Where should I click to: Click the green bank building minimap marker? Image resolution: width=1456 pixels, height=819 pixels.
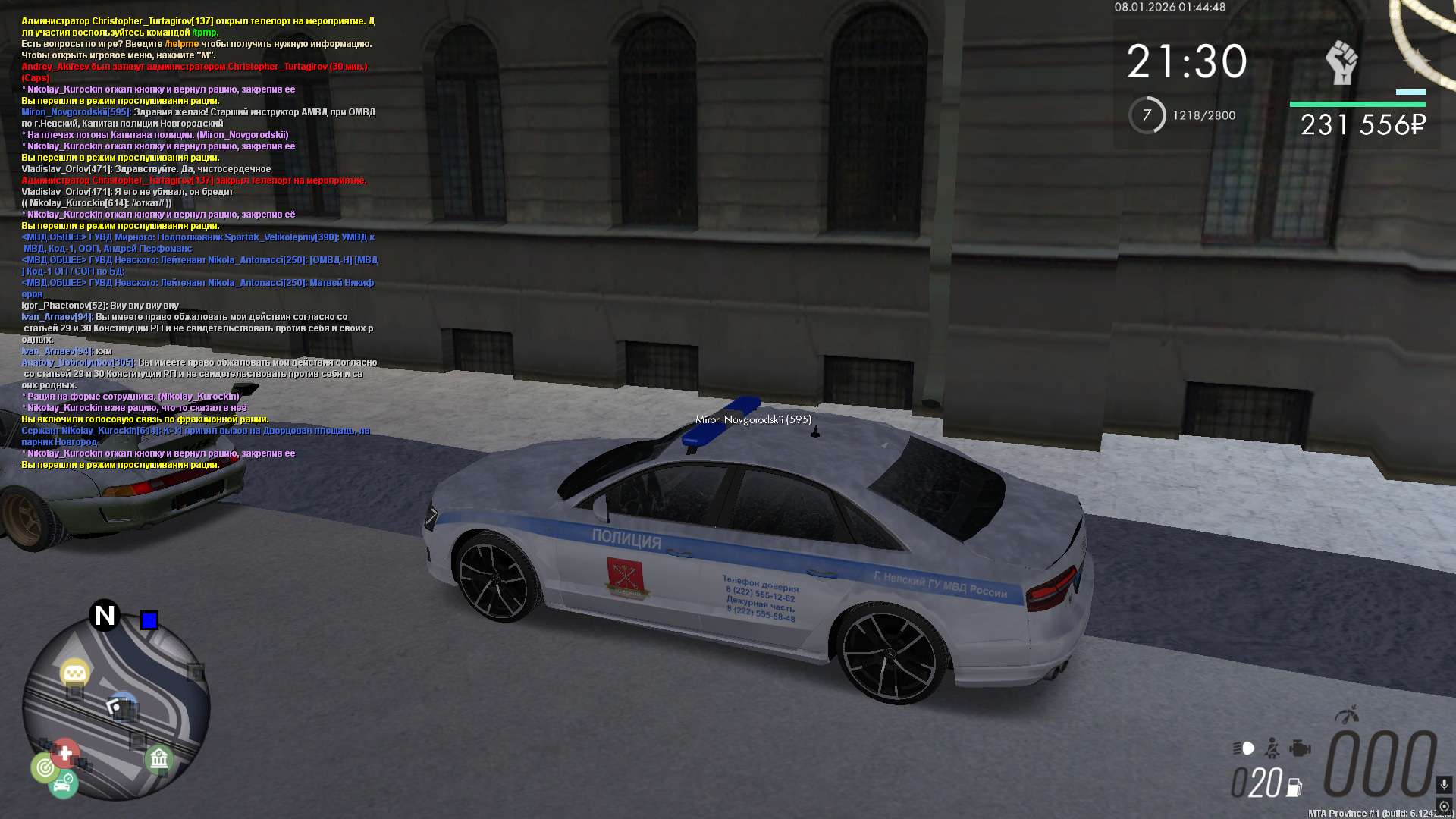(158, 758)
